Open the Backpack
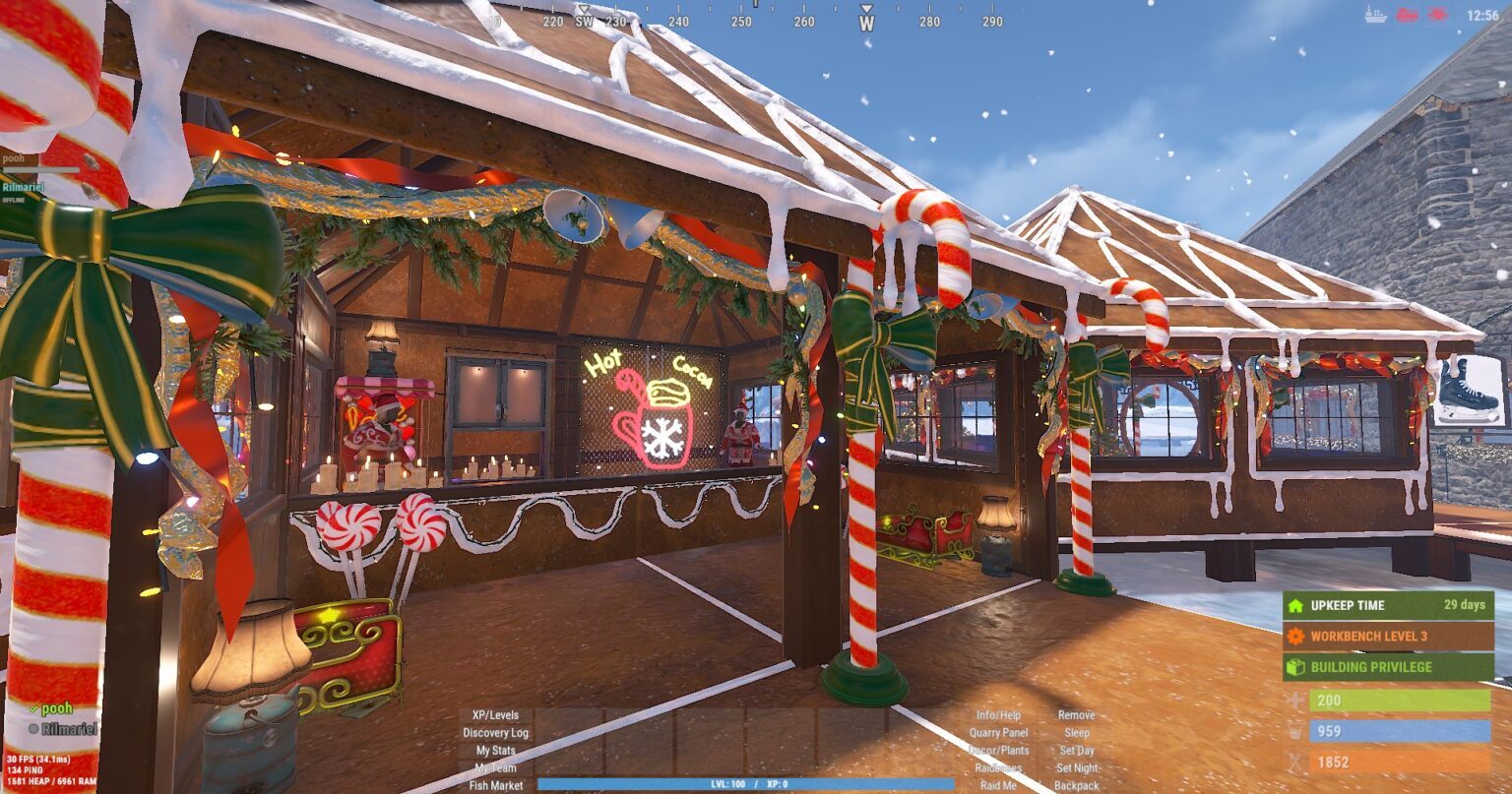The image size is (1512, 794). click(1076, 785)
